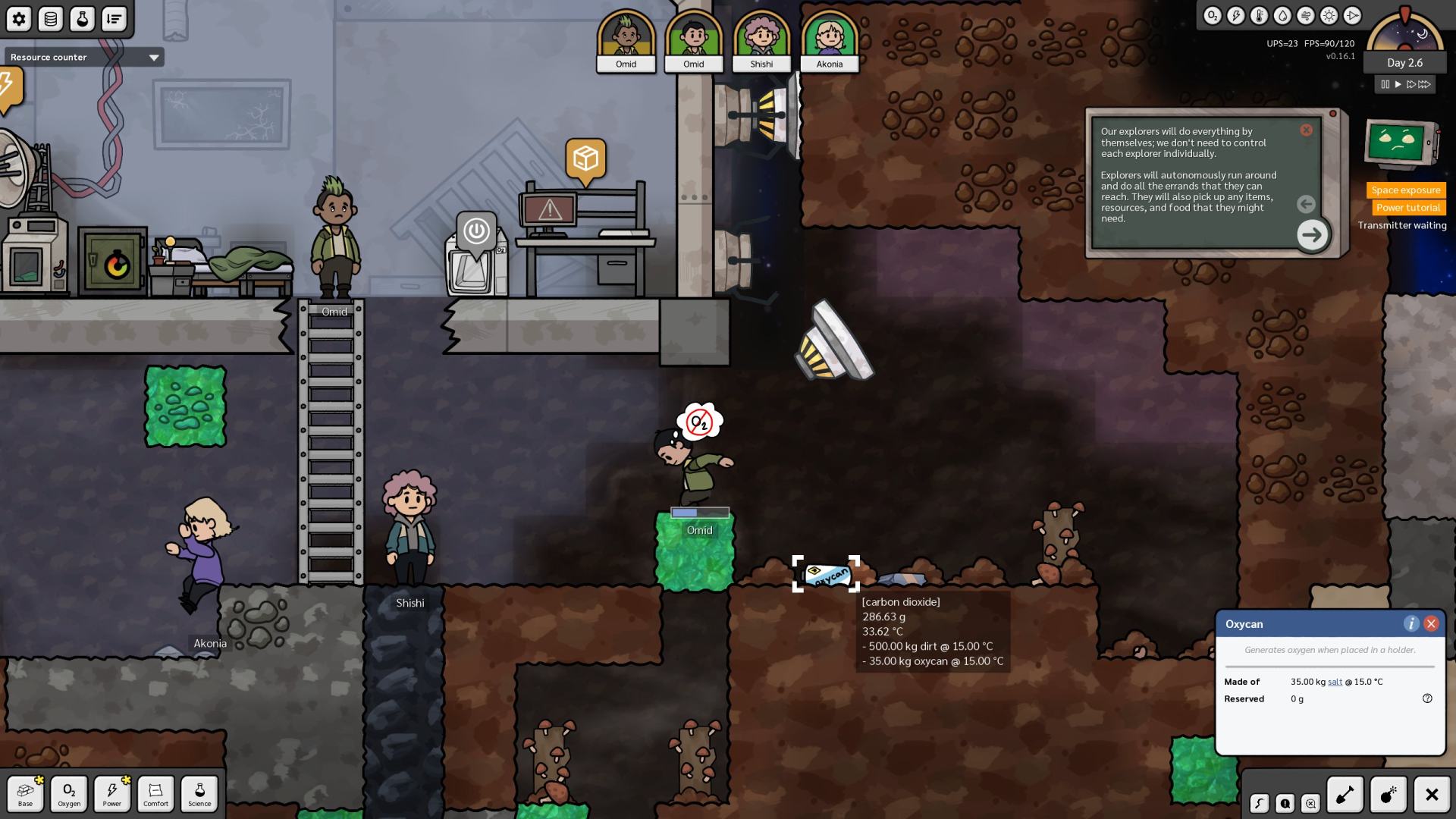Viewport: 1456px width, 819px height.
Task: Pause the game simulation
Action: (1385, 84)
